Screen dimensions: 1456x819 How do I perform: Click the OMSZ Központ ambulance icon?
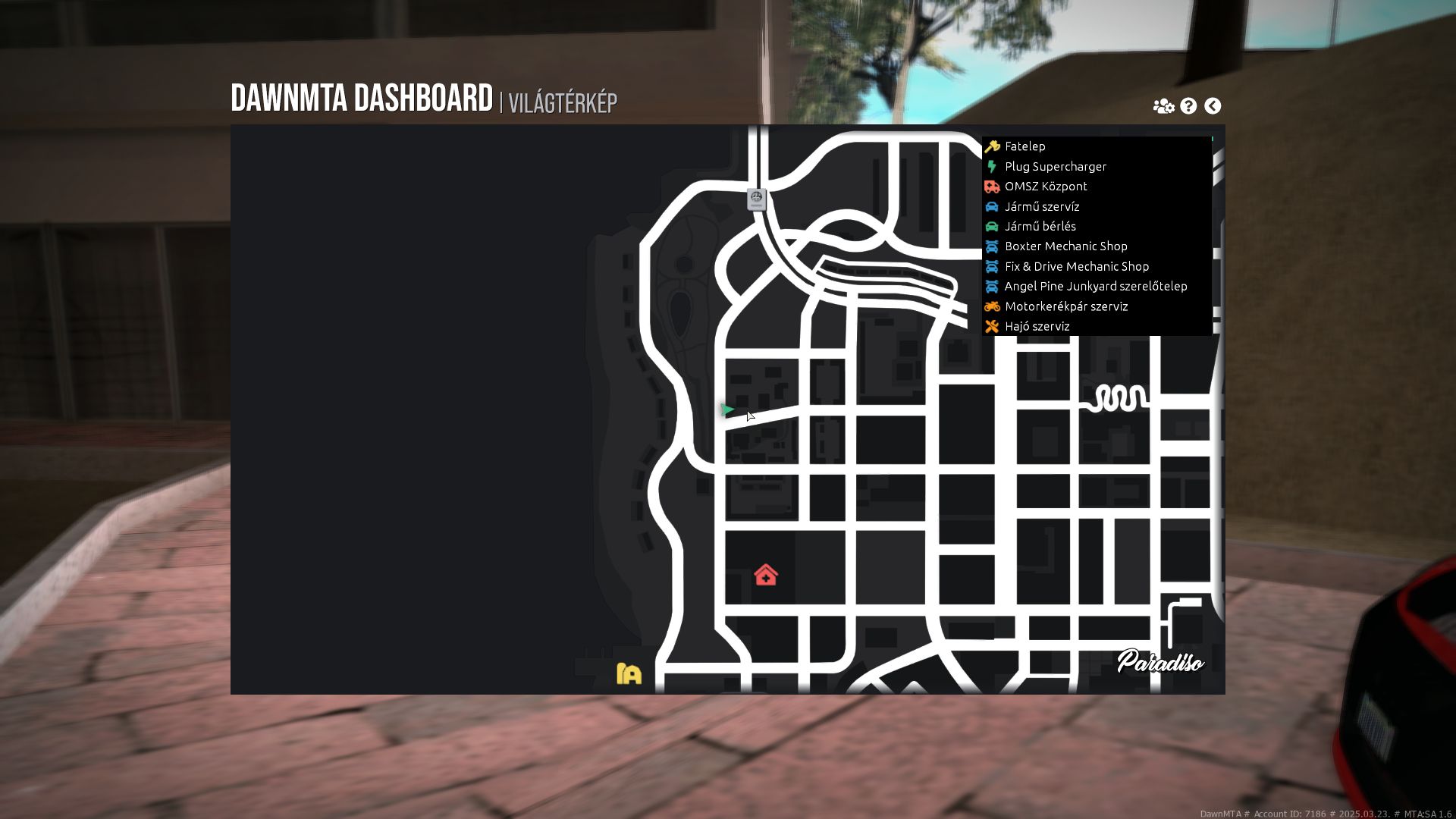(993, 187)
